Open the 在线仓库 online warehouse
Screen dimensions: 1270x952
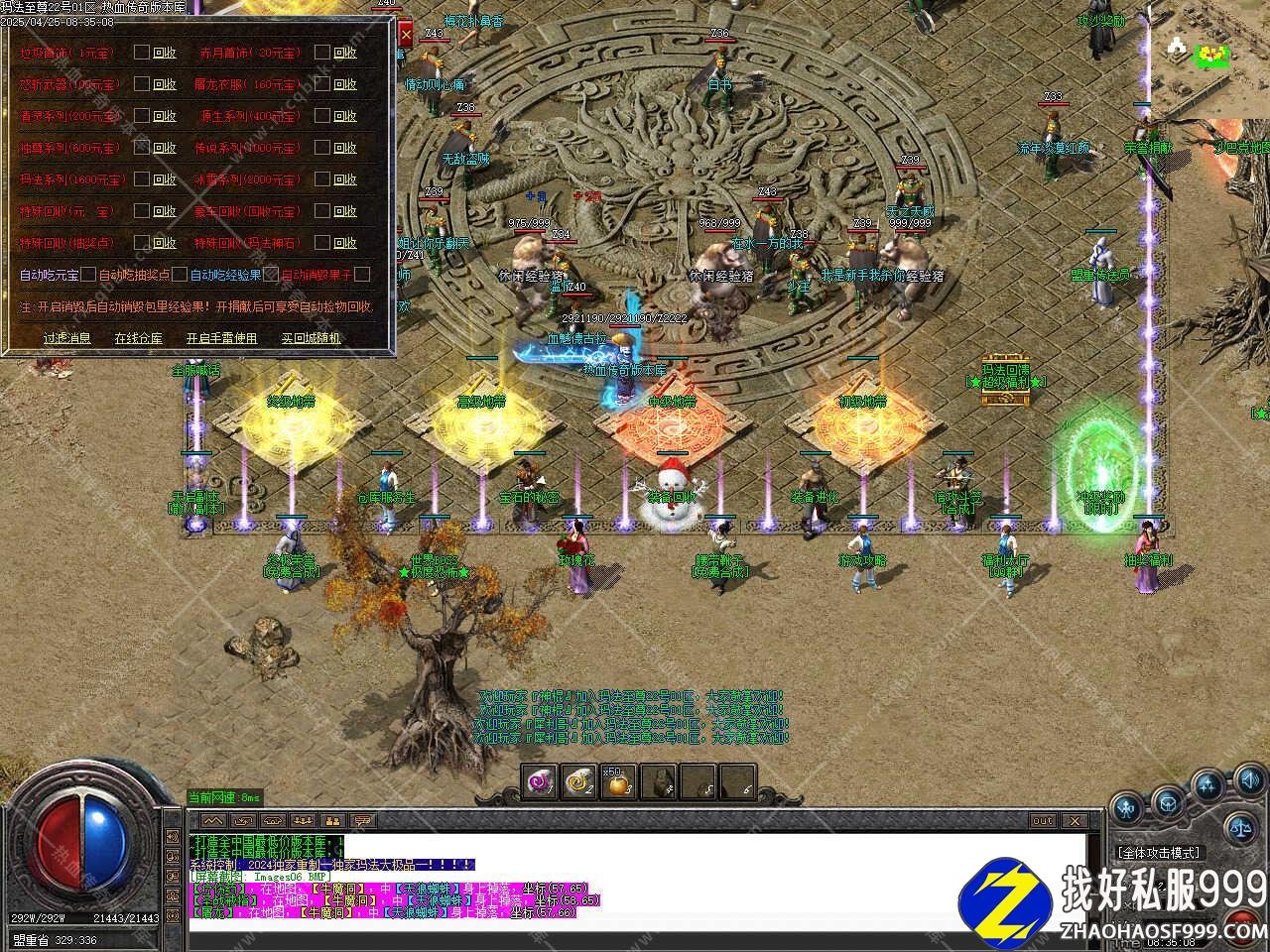click(138, 338)
